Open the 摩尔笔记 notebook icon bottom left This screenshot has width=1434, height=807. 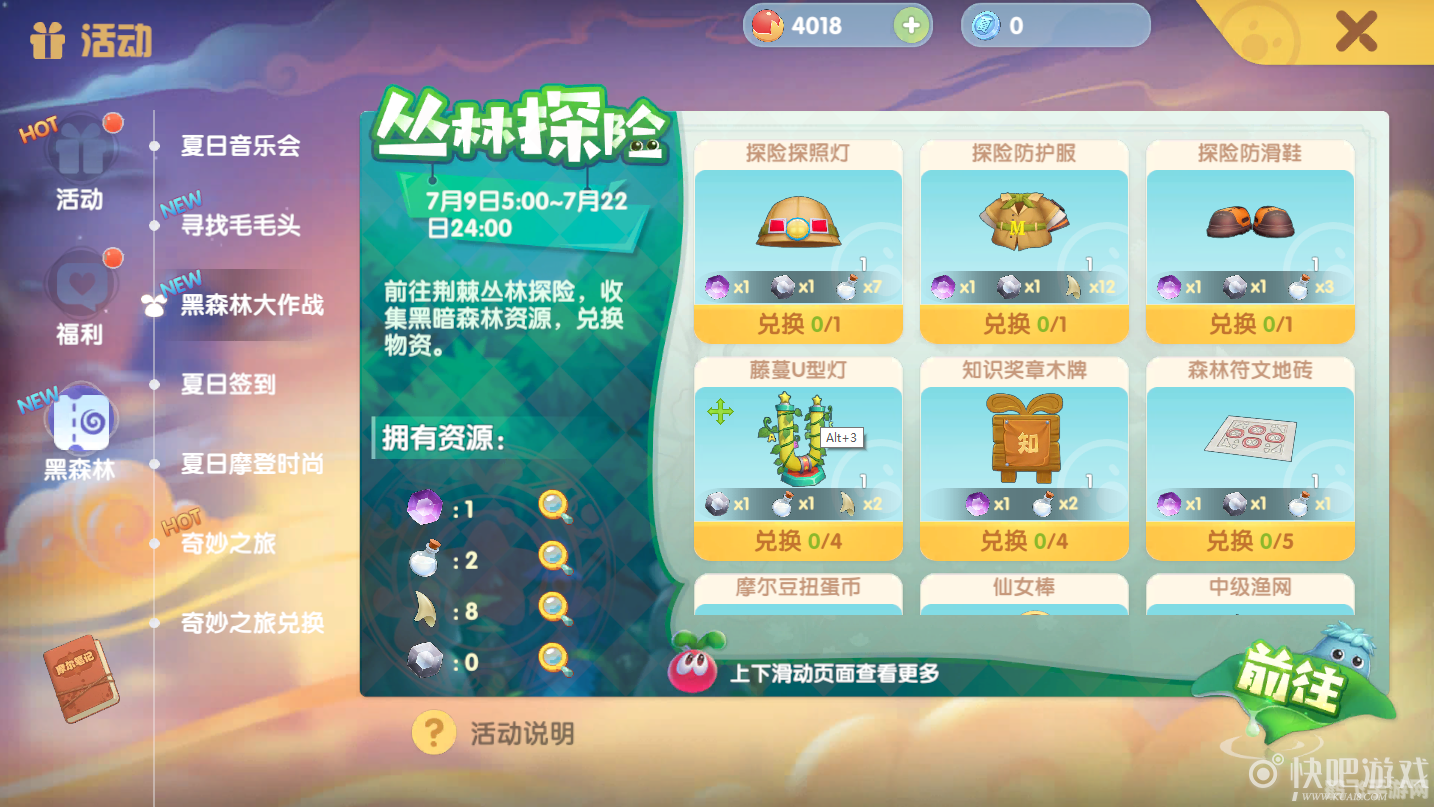pyautogui.click(x=80, y=680)
